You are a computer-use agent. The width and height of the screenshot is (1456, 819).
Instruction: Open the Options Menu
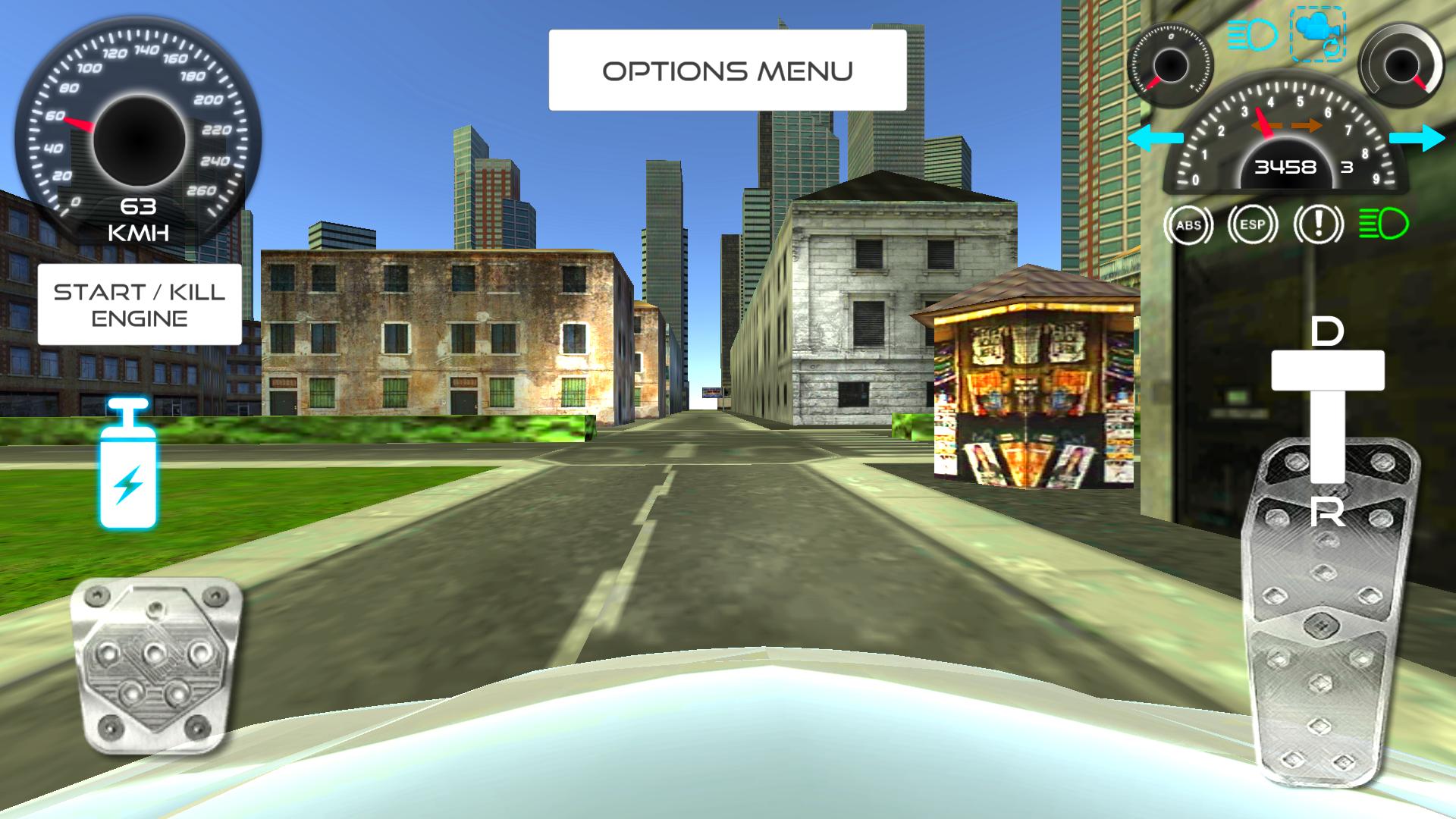(x=727, y=71)
